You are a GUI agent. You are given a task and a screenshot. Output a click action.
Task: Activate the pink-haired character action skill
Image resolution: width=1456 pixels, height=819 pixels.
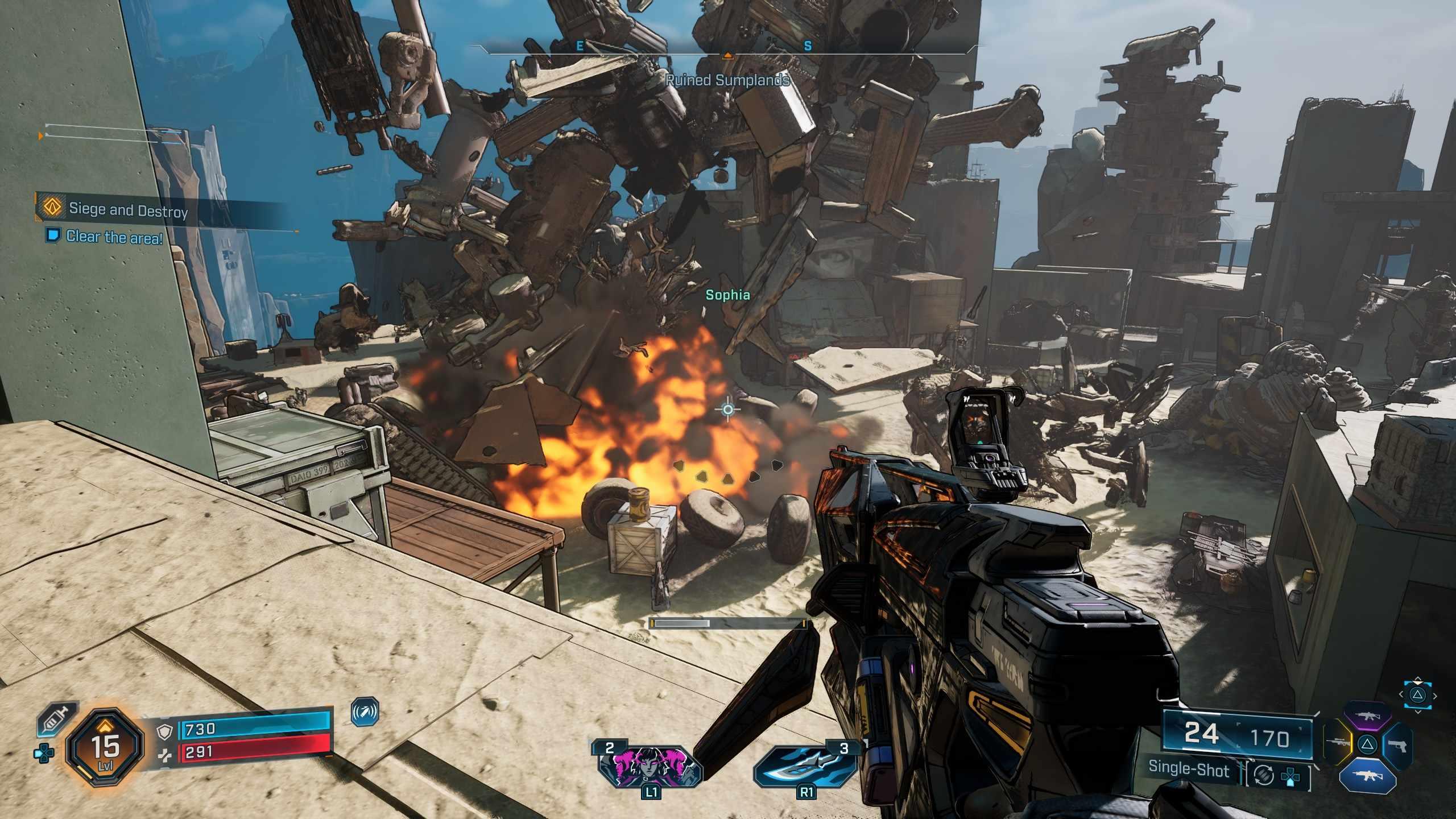[650, 766]
